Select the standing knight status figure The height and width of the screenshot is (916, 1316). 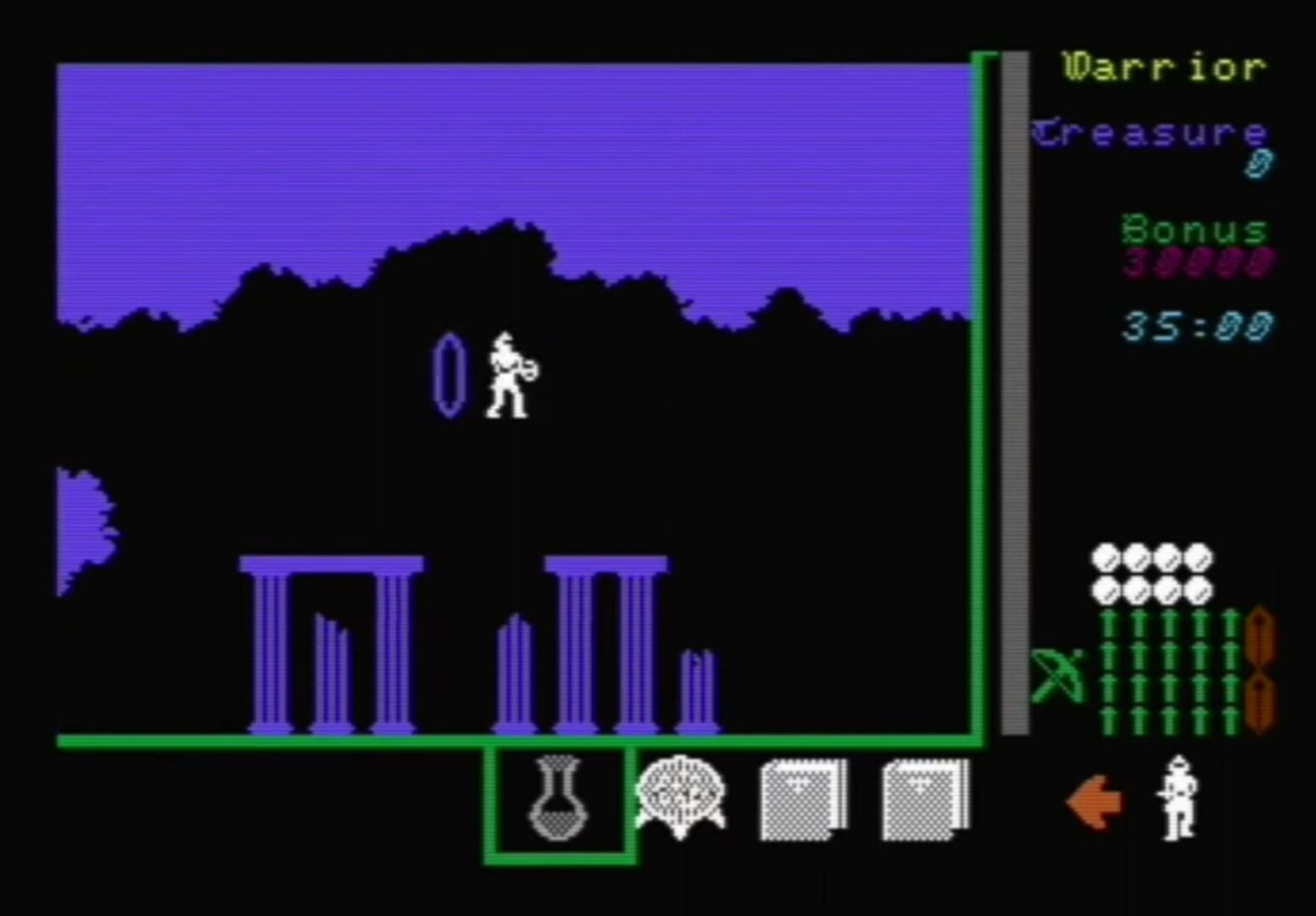click(1179, 797)
